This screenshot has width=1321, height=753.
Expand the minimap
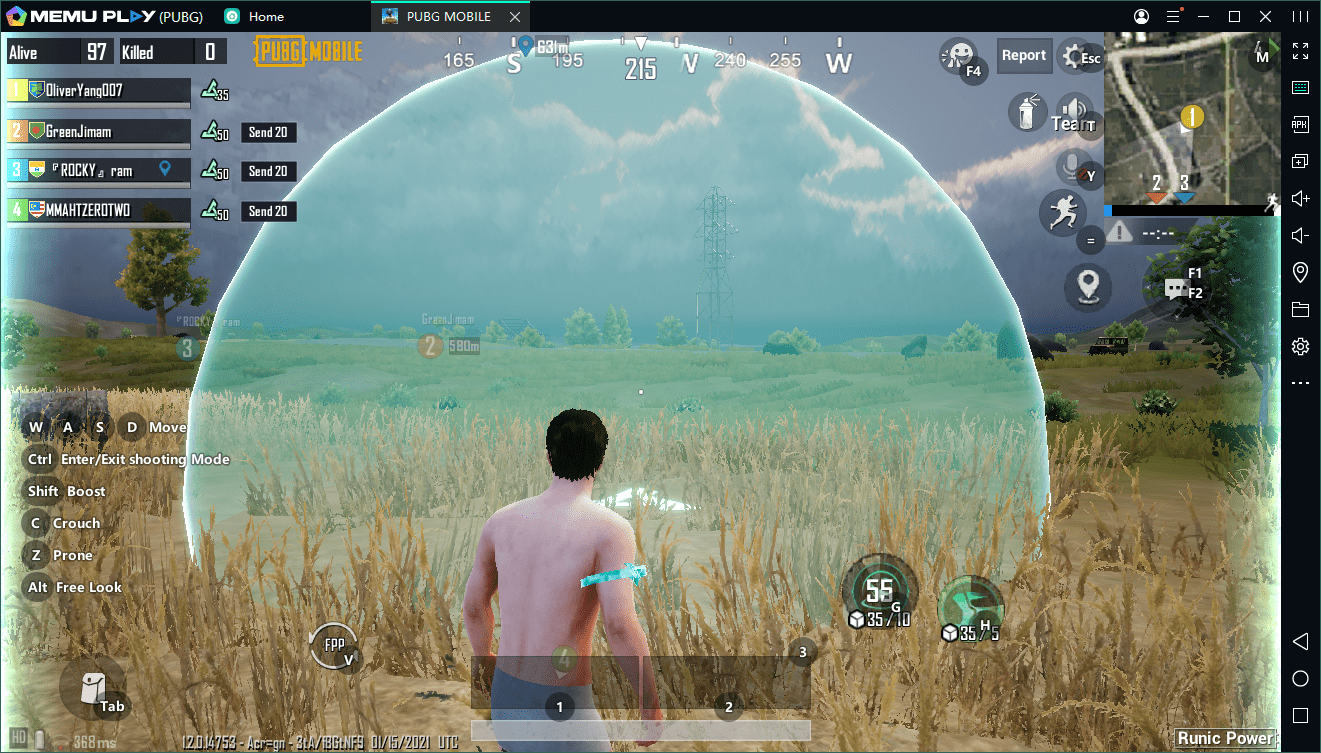pos(1191,120)
